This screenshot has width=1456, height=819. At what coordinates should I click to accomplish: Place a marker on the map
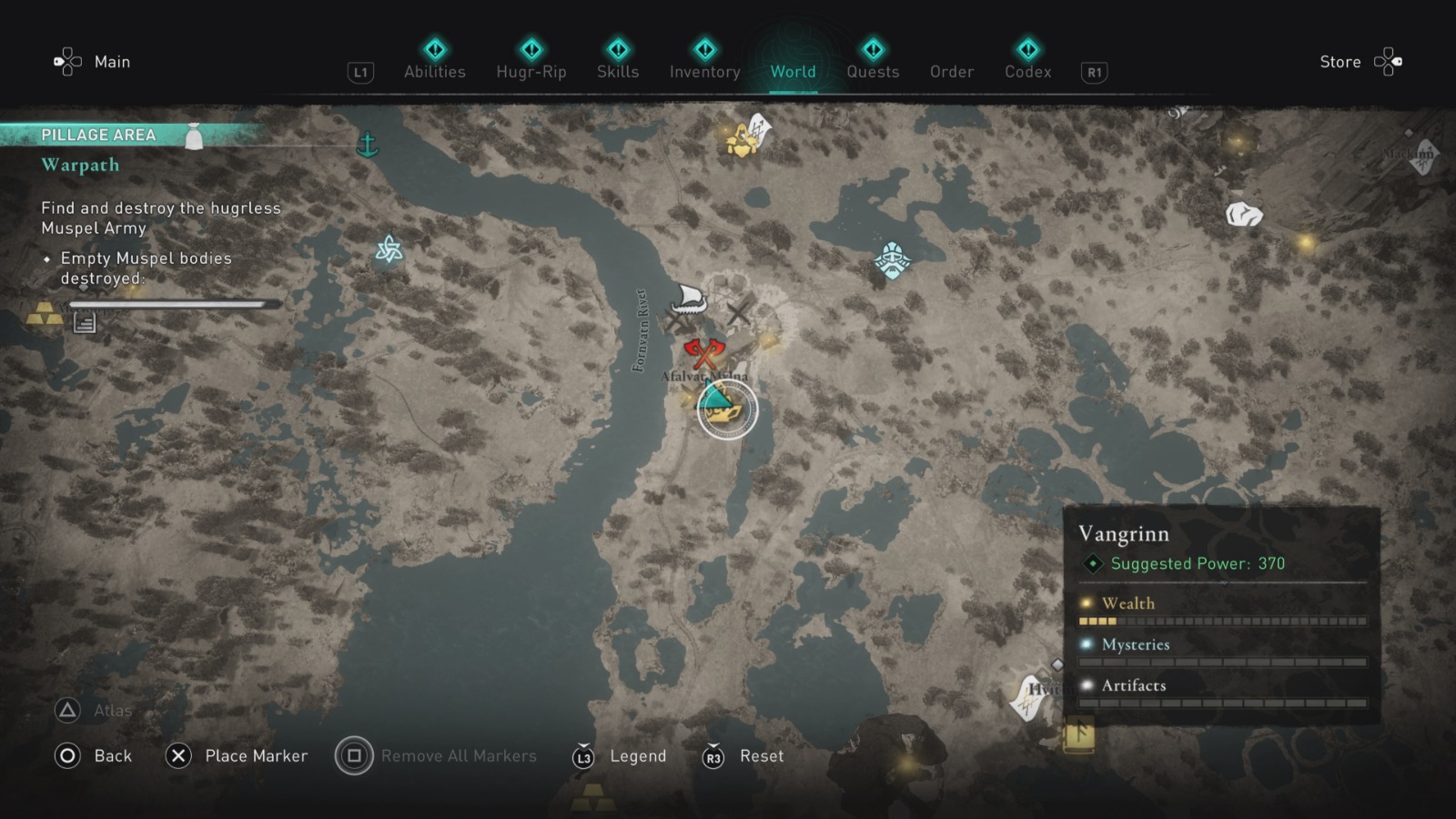coord(178,755)
